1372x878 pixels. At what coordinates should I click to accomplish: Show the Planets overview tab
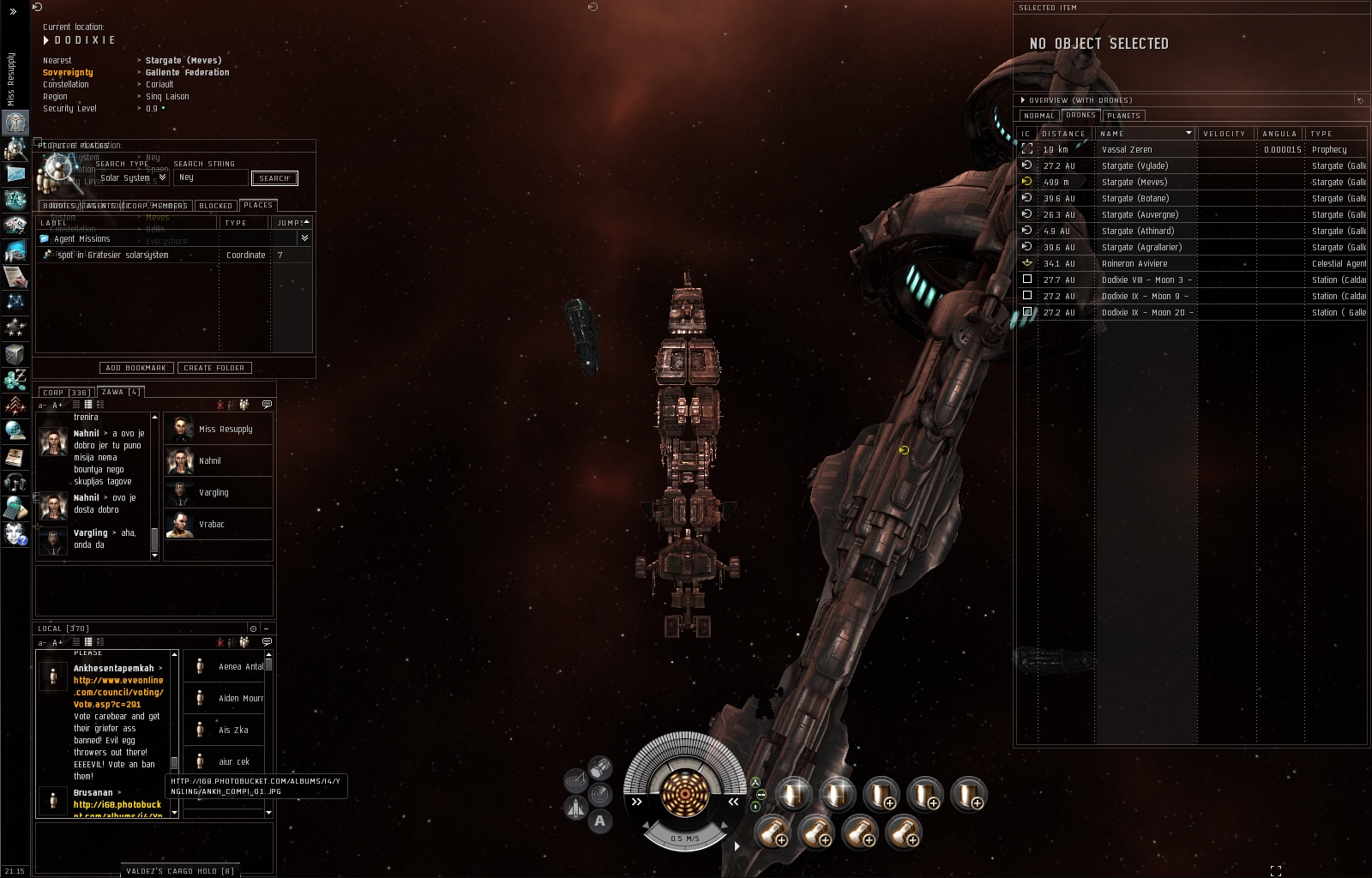[x=1123, y=116]
